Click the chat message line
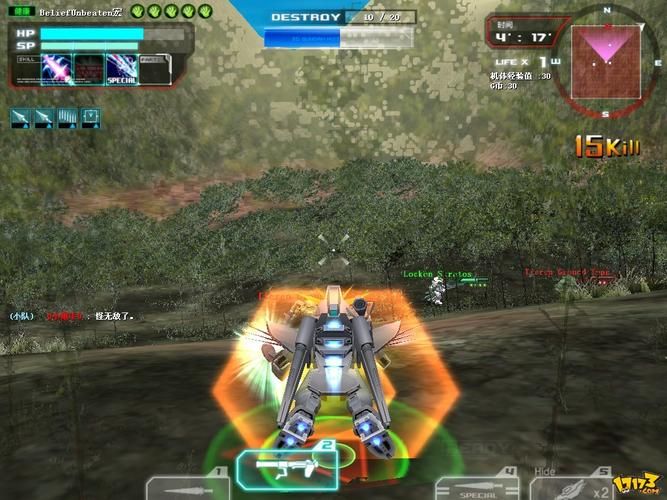The width and height of the screenshot is (667, 500). point(70,316)
